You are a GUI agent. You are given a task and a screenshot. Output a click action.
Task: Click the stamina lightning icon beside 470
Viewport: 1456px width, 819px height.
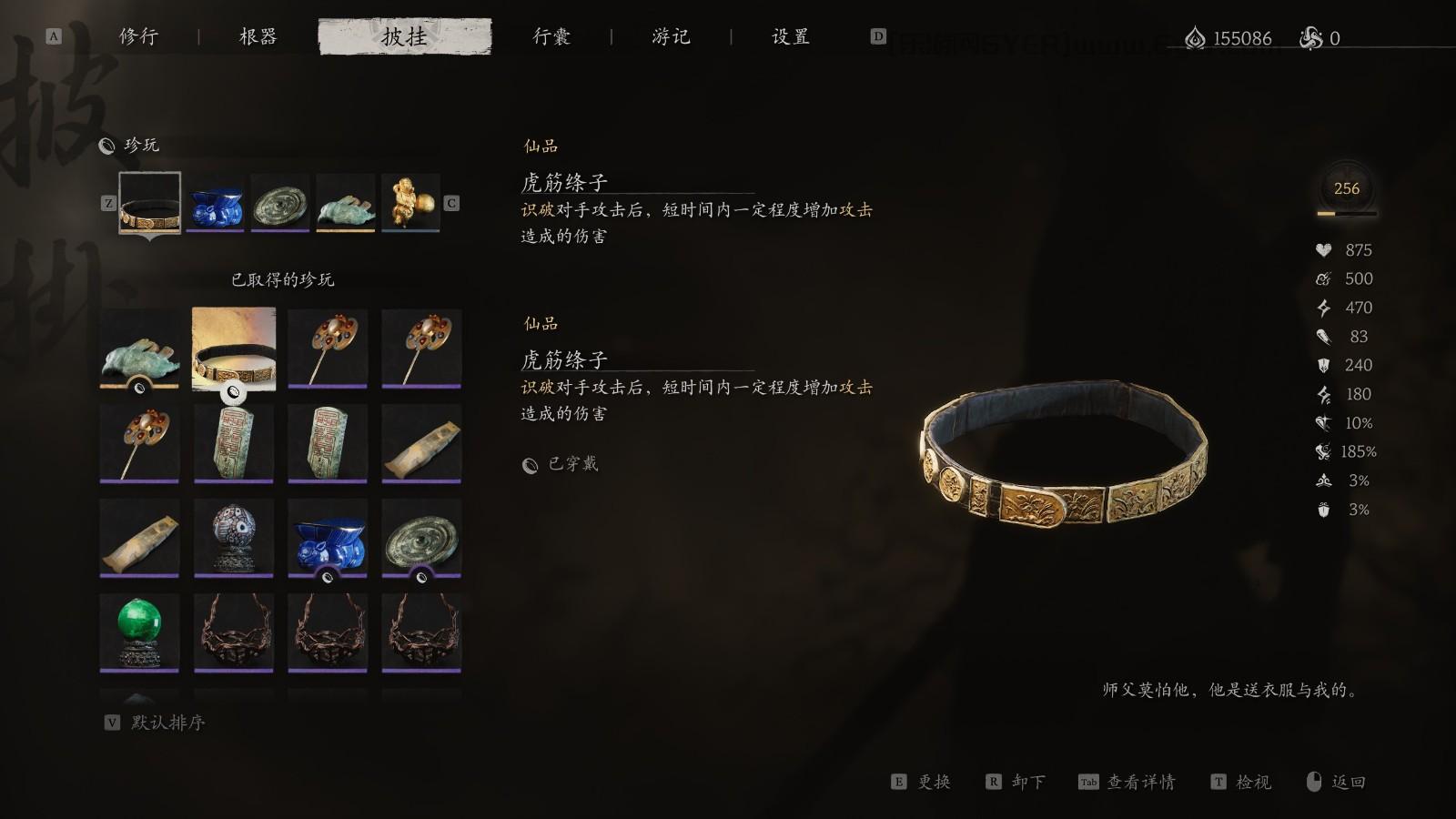click(x=1321, y=308)
